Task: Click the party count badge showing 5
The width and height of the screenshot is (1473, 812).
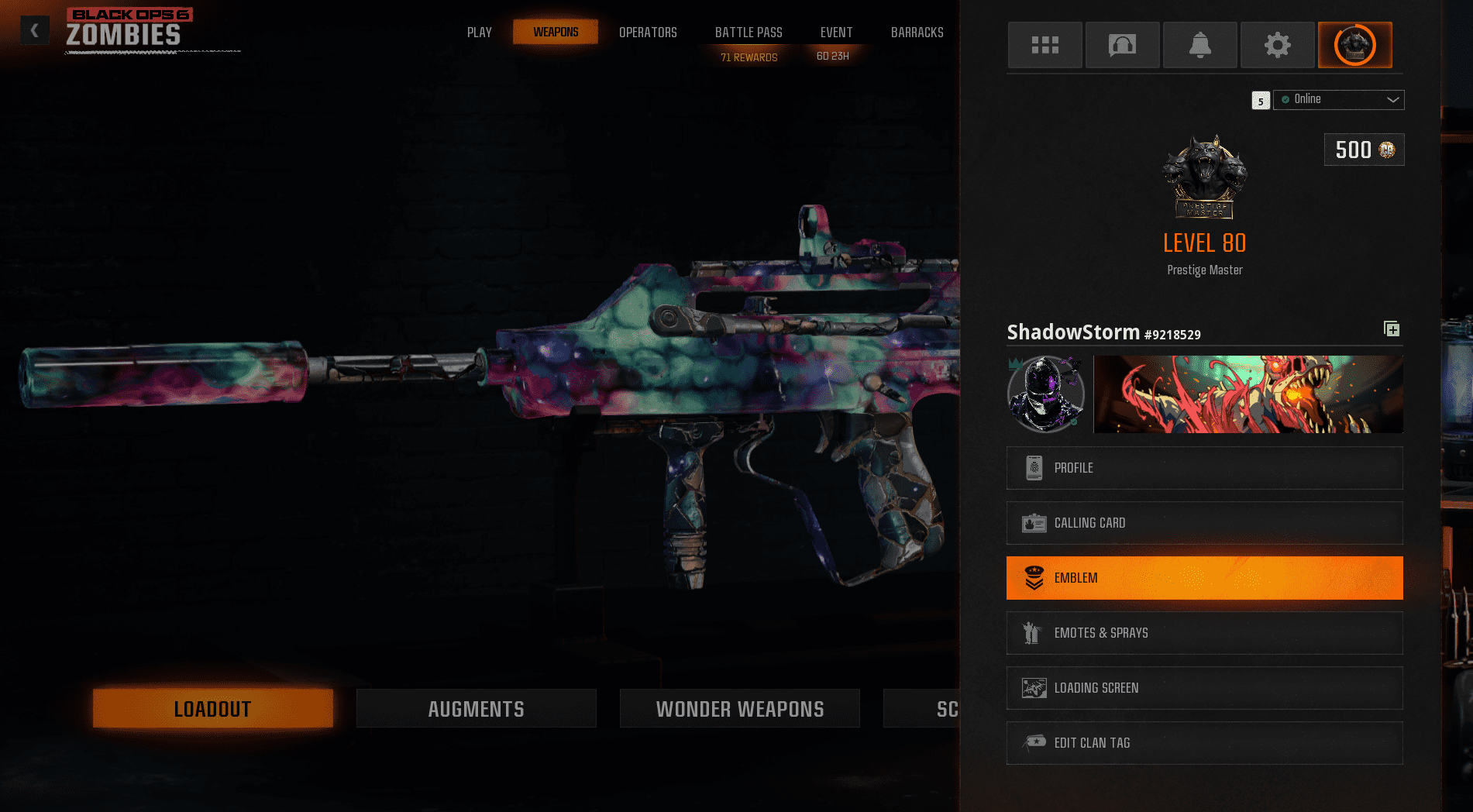Action: tap(1261, 101)
